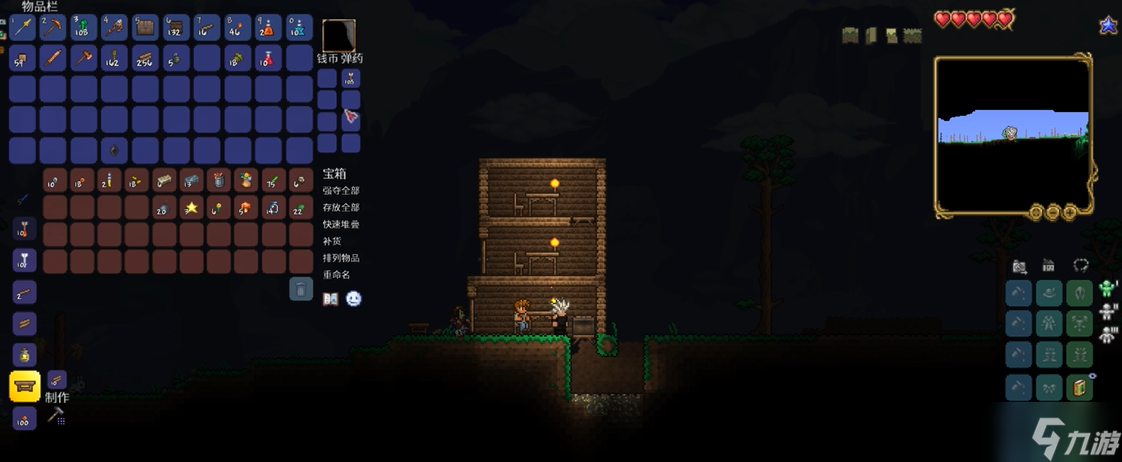
Task: Click the minimap
Action: 1013,137
